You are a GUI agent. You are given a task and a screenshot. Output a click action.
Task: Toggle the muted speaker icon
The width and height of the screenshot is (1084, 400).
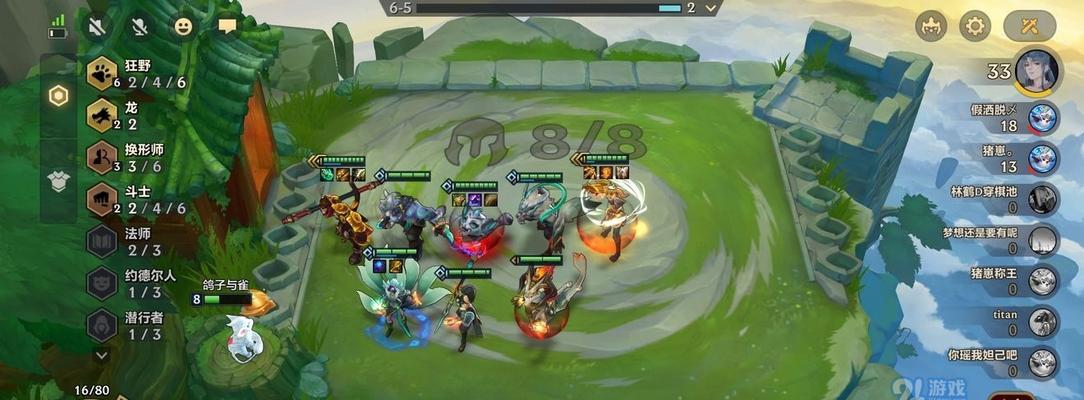pos(97,27)
